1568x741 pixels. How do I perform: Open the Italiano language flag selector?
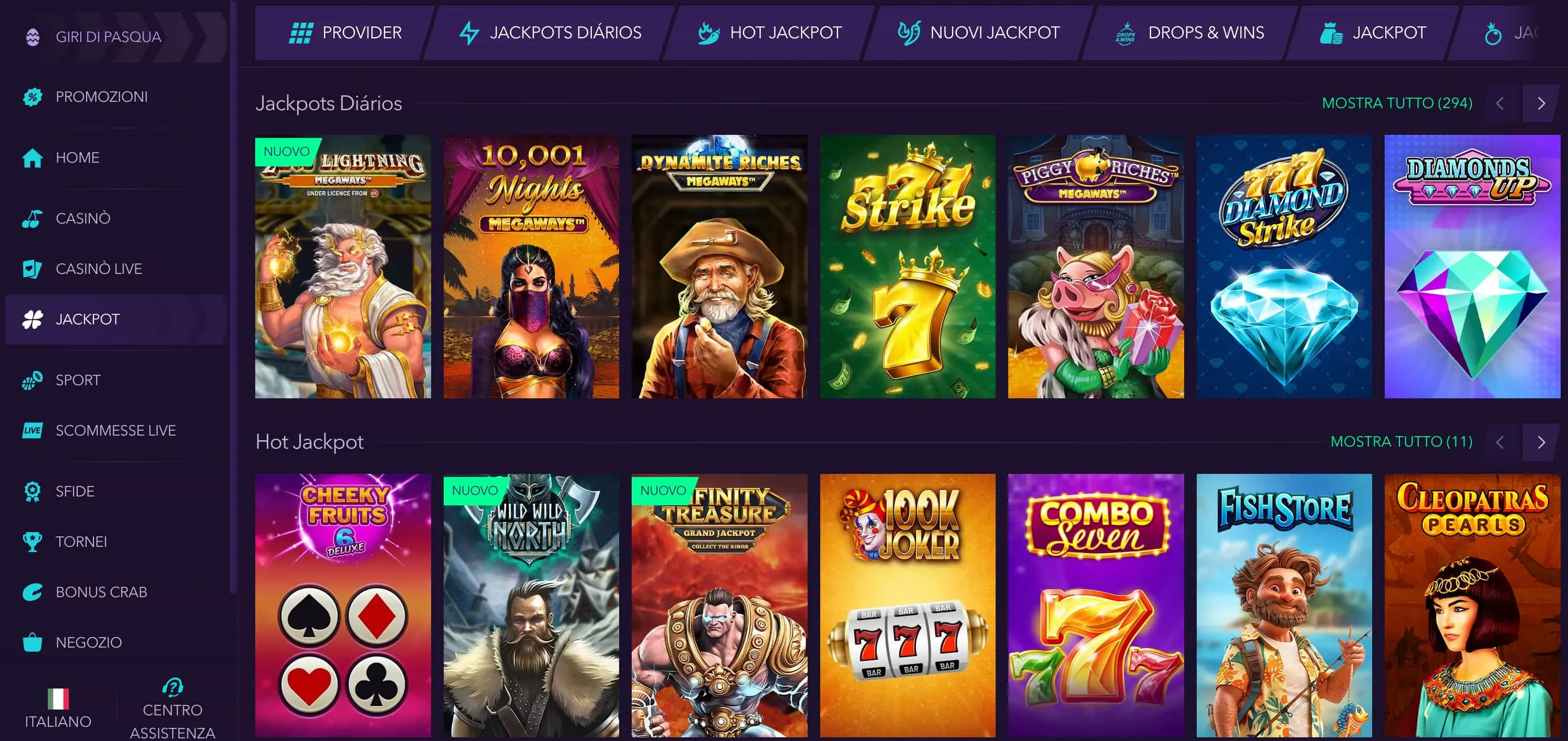coord(58,698)
